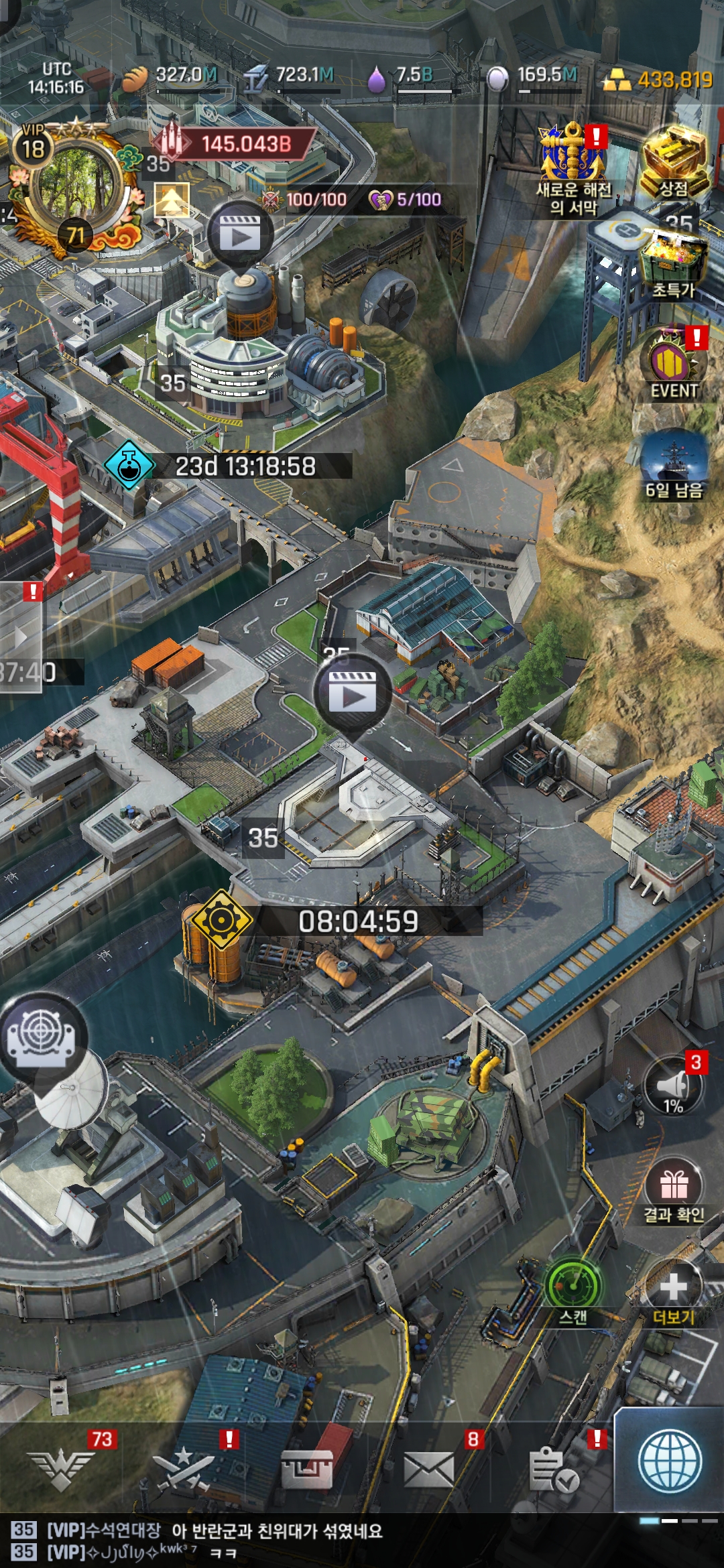
Task: Open the 상점 shop
Action: (674, 163)
